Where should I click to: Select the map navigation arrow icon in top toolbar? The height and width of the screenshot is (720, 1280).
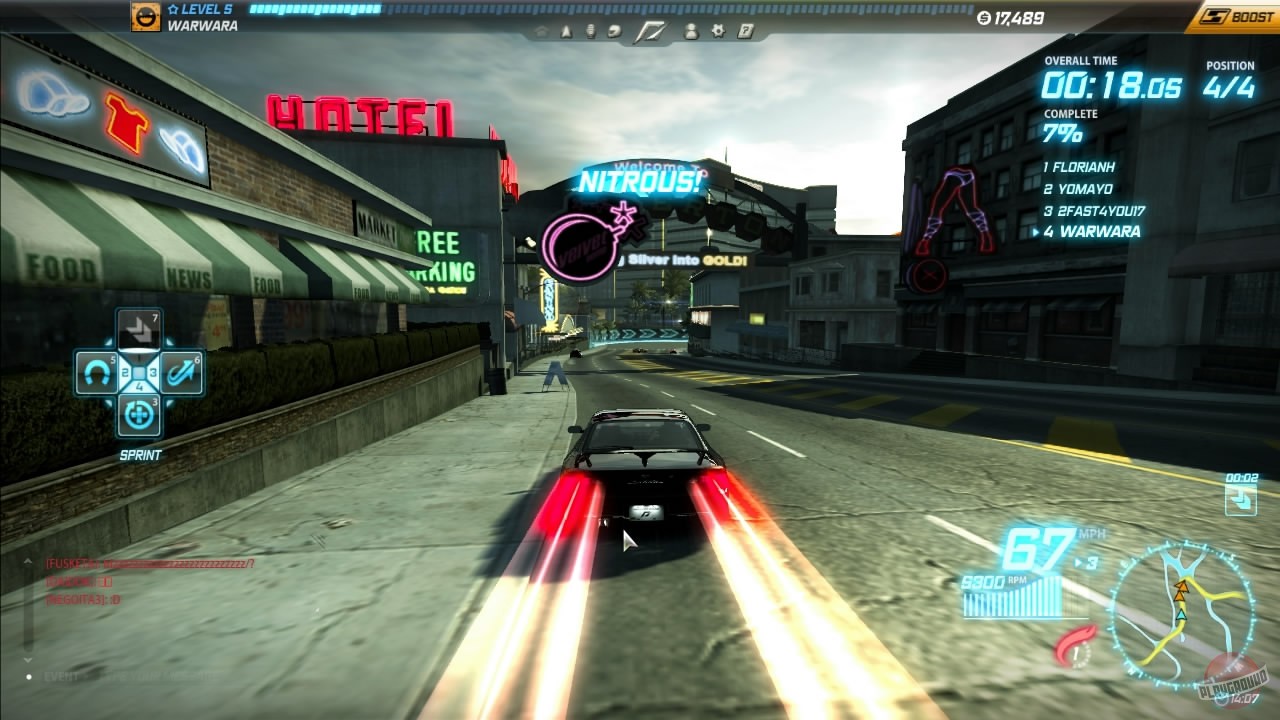(x=567, y=32)
